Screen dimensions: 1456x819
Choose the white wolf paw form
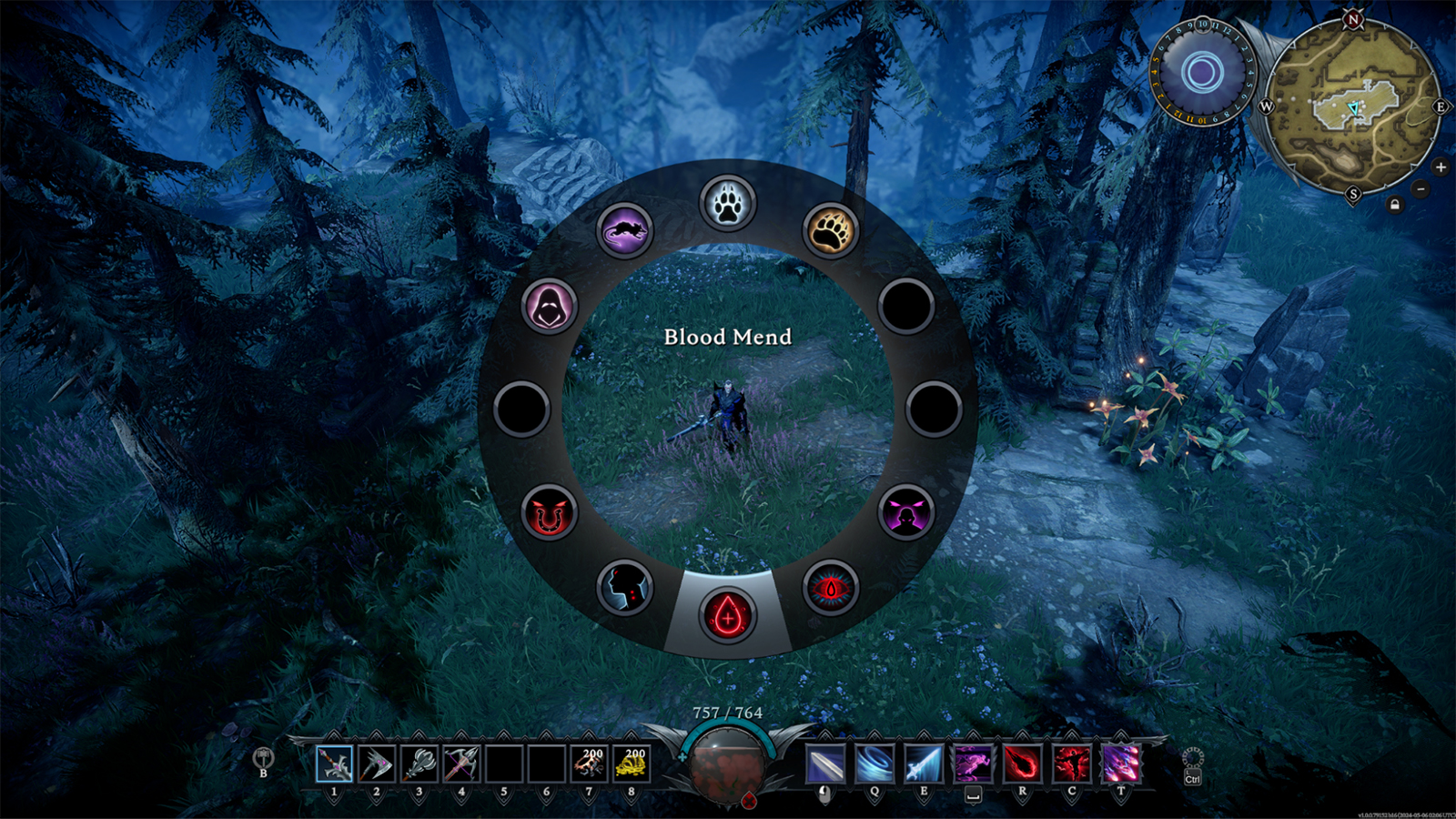click(x=727, y=203)
